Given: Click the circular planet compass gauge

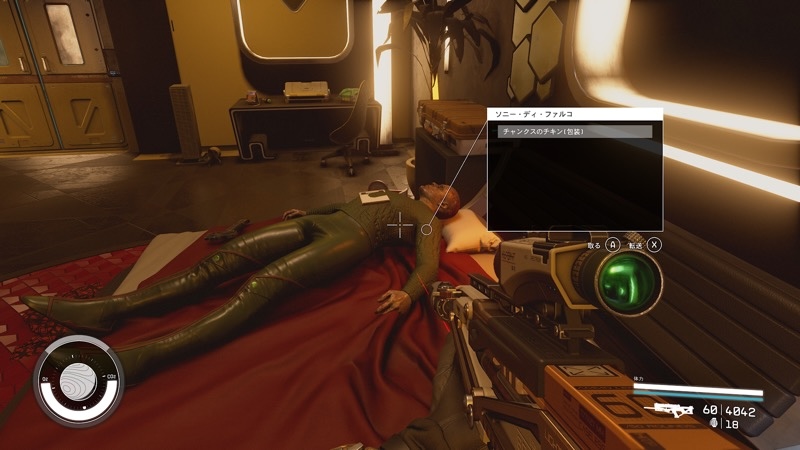Looking at the screenshot, I should tap(77, 382).
